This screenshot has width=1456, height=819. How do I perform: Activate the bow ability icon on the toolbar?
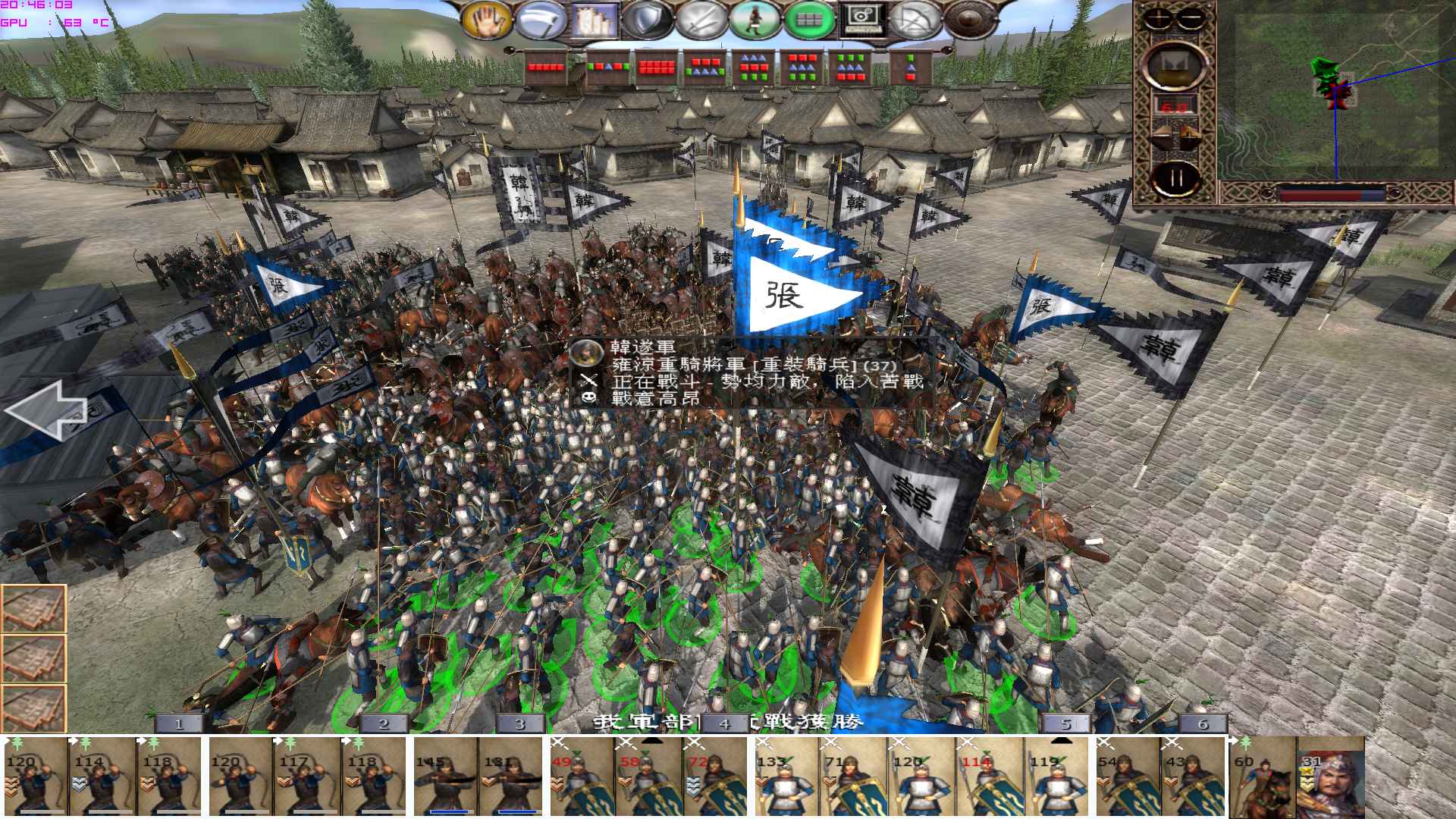pyautogui.click(x=918, y=17)
